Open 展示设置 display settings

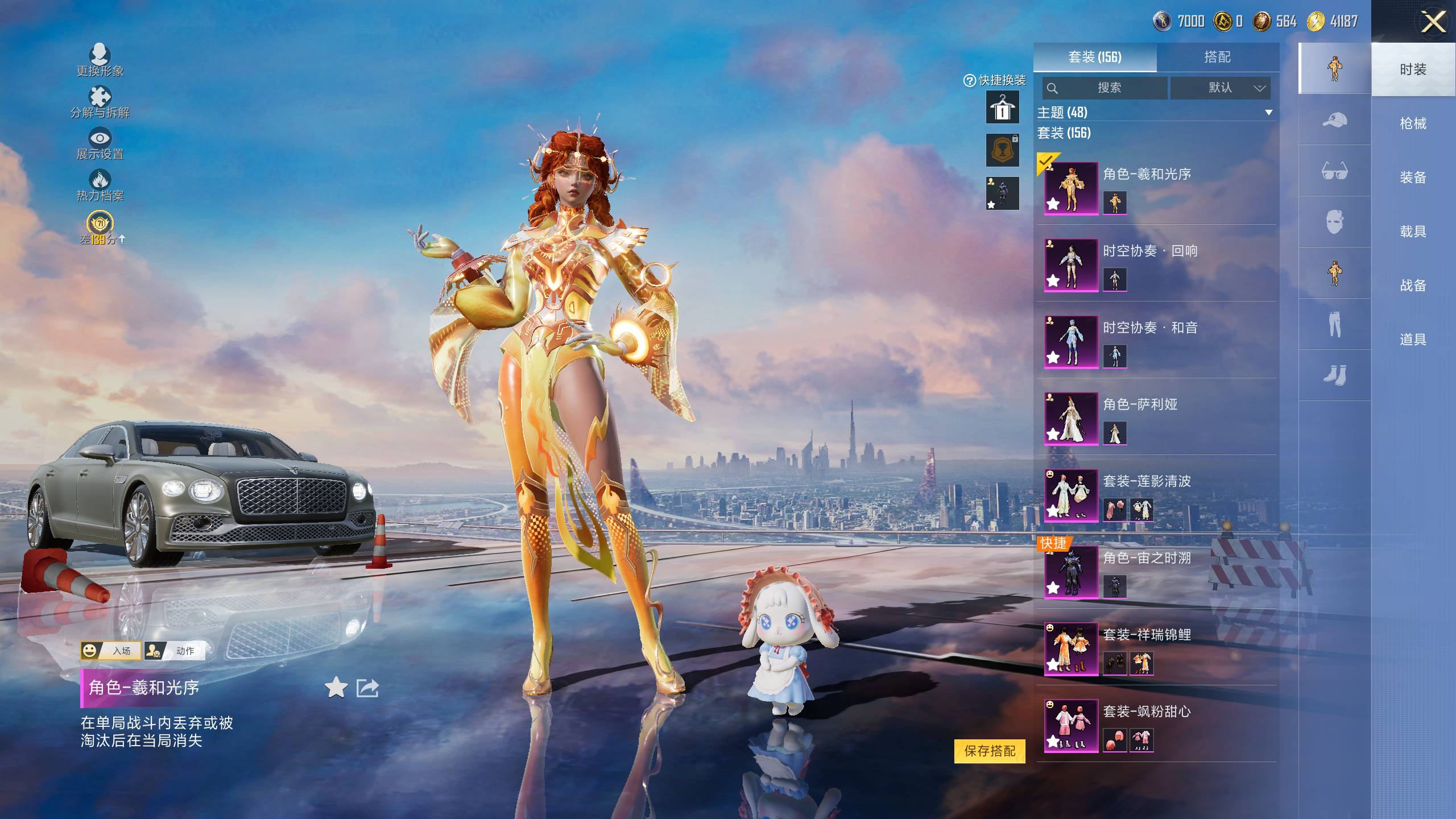tap(100, 144)
